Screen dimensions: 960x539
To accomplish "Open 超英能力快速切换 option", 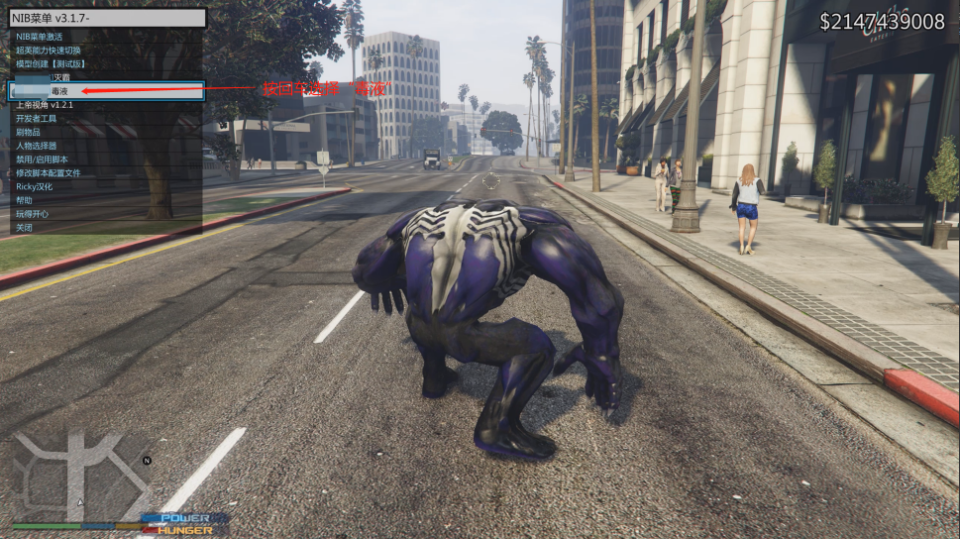I will click(50, 49).
